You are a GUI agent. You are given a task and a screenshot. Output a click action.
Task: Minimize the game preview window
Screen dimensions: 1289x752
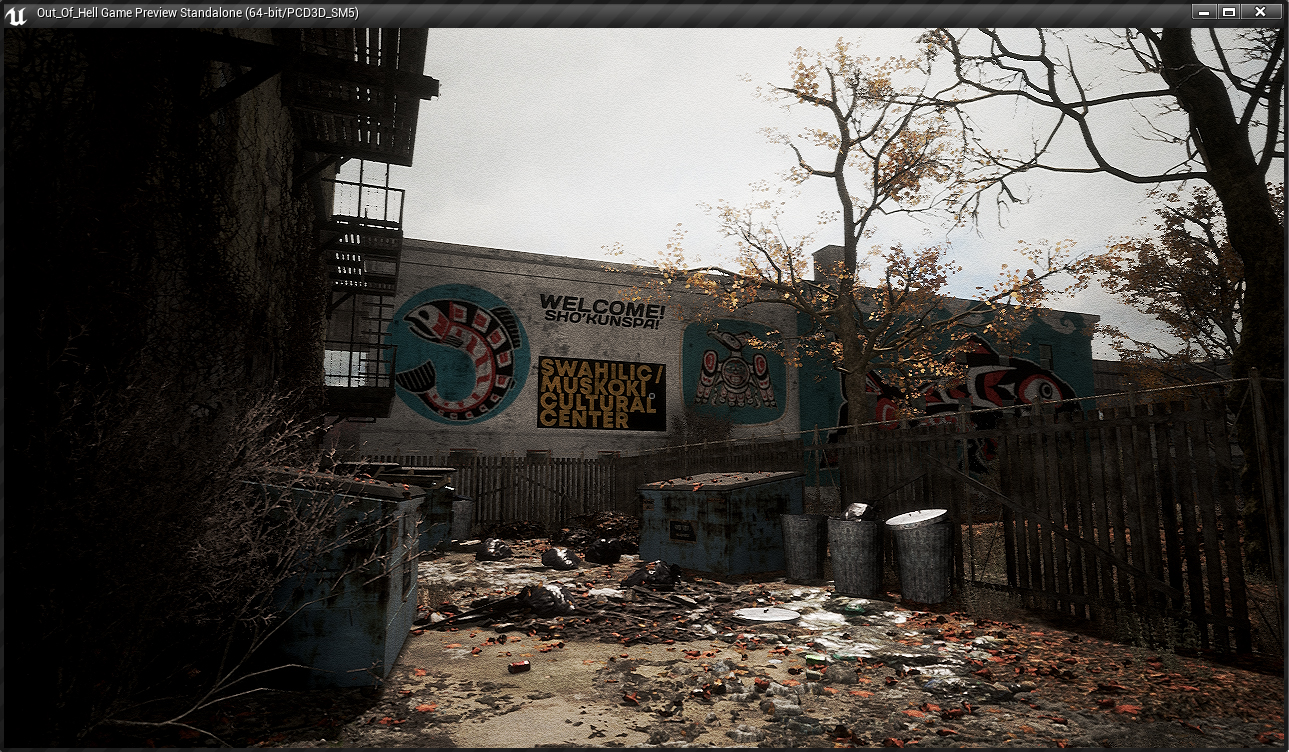click(x=1205, y=12)
